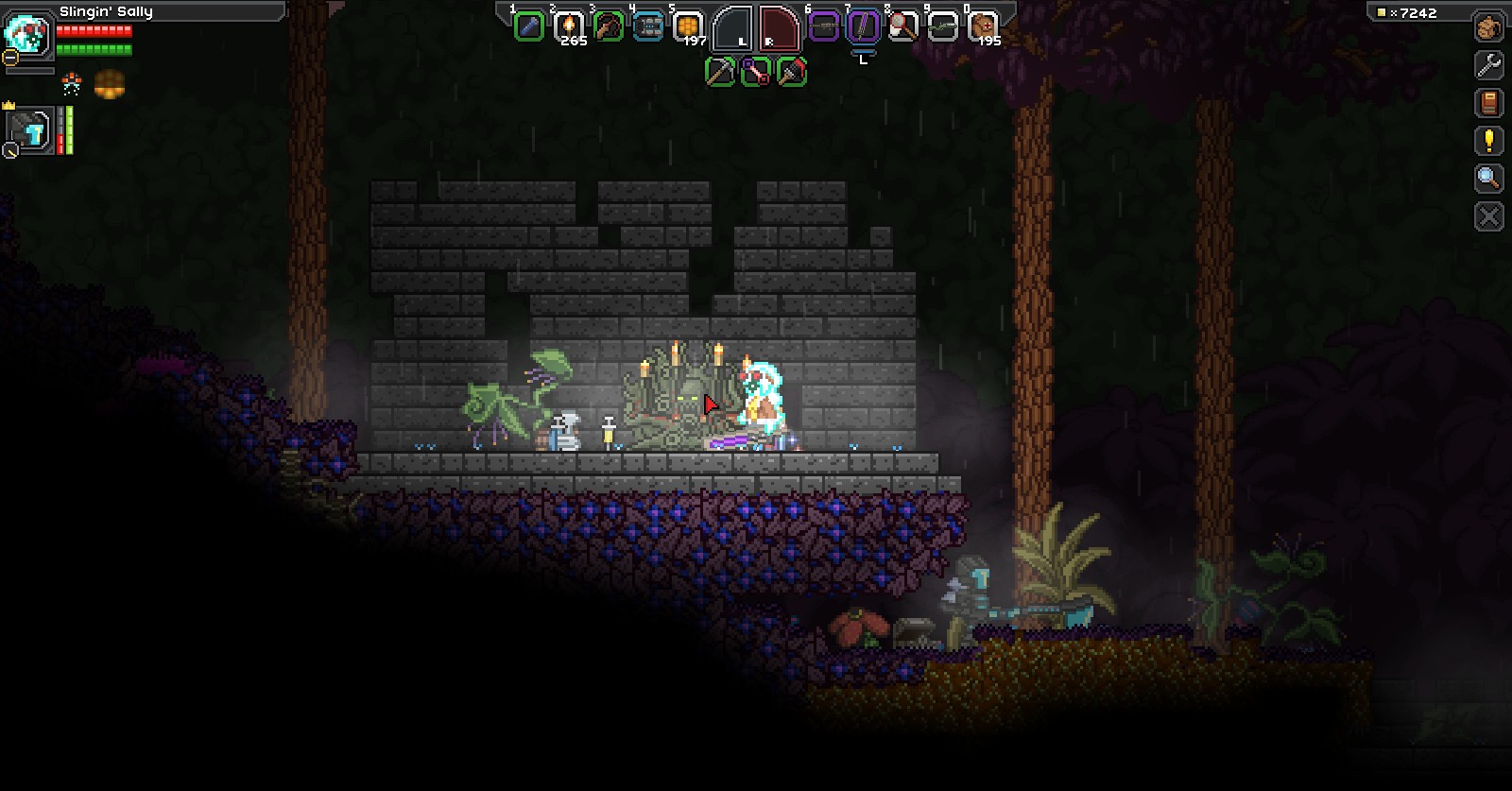
Task: Open the quest journal exclamation icon
Action: coord(1488,141)
